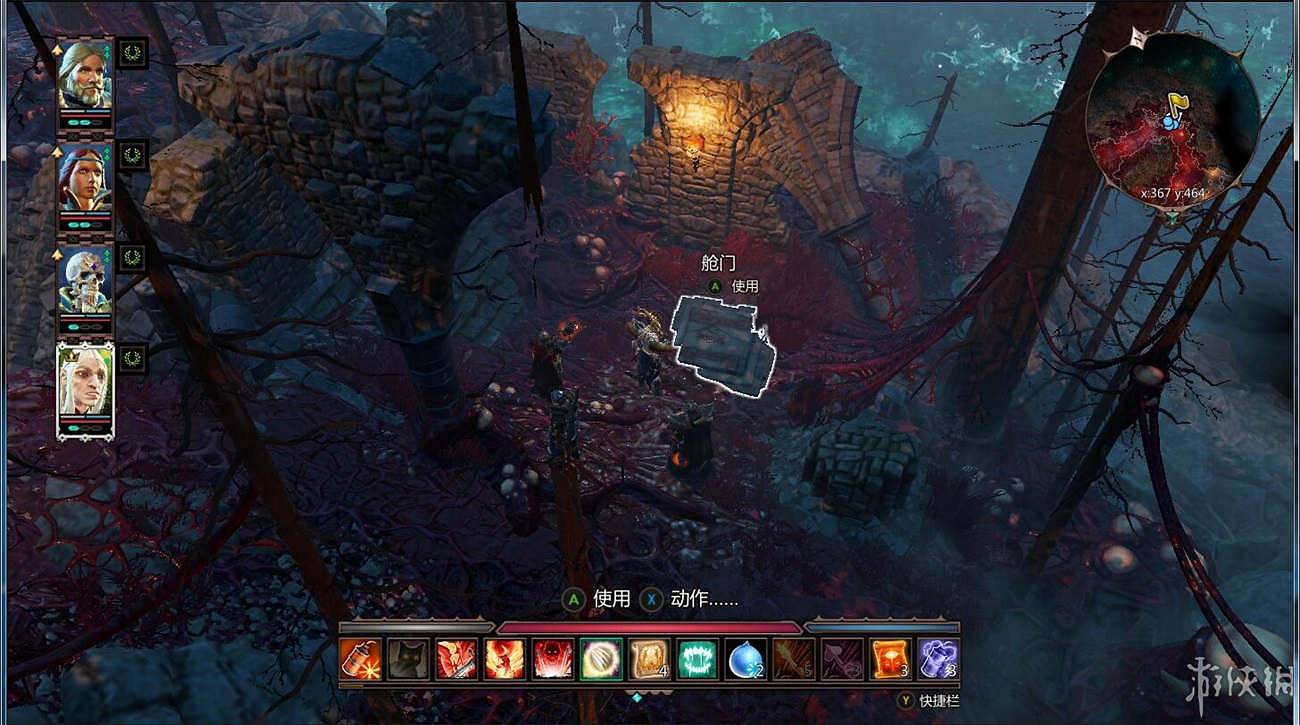This screenshot has width=1300, height=725.
Task: Select the blue water balloon item
Action: point(745,660)
